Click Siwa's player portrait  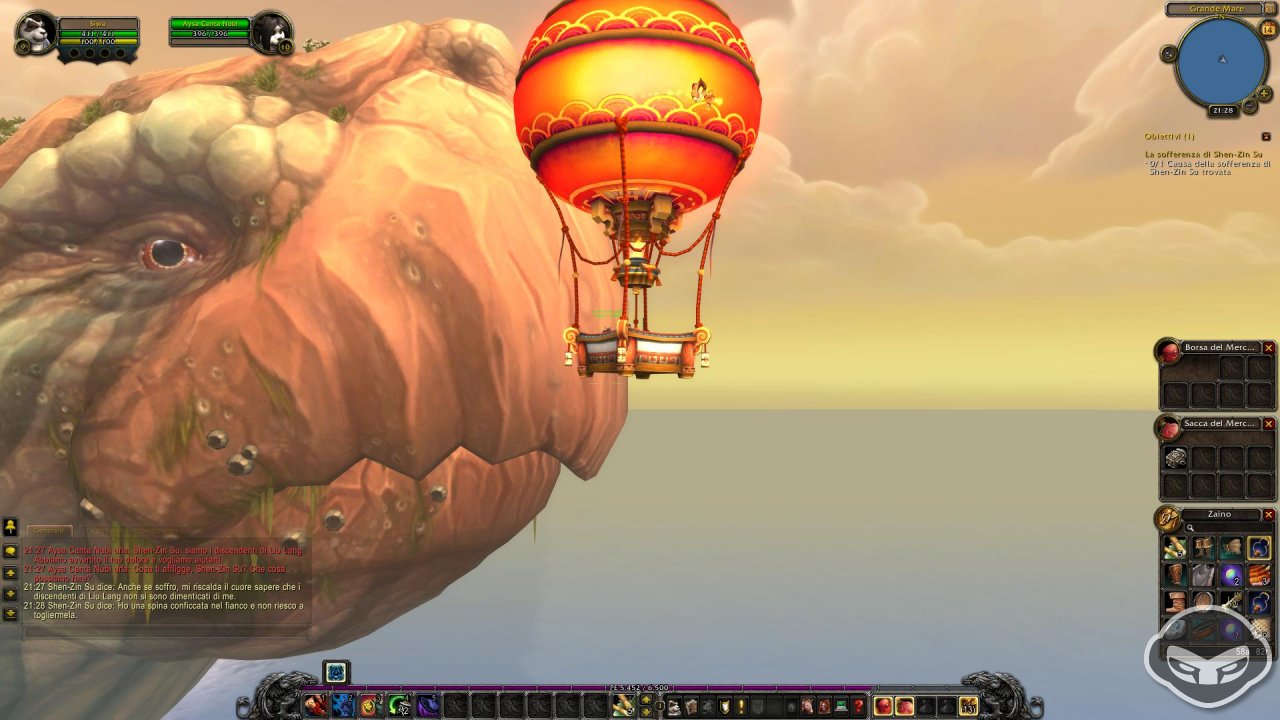[x=36, y=31]
